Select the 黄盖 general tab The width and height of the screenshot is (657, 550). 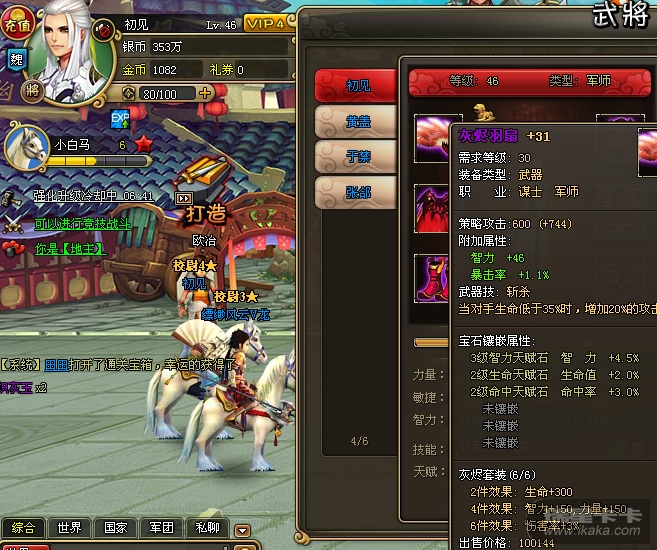355,121
